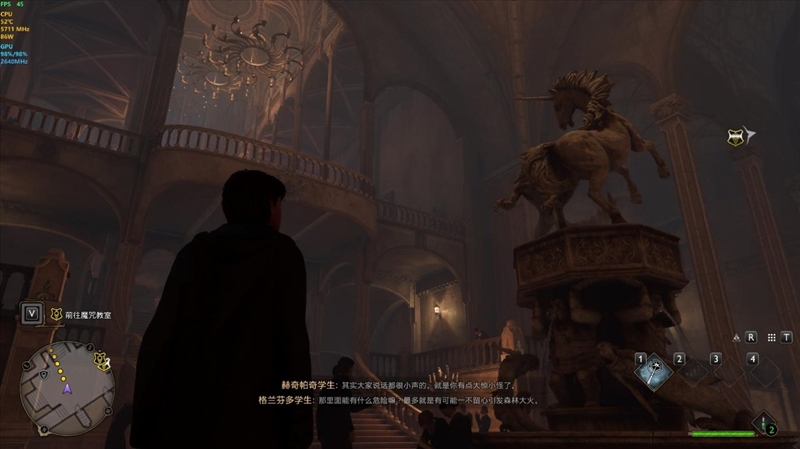
Task: Click the floating quest waypoint marker
Action: pyautogui.click(x=739, y=136)
